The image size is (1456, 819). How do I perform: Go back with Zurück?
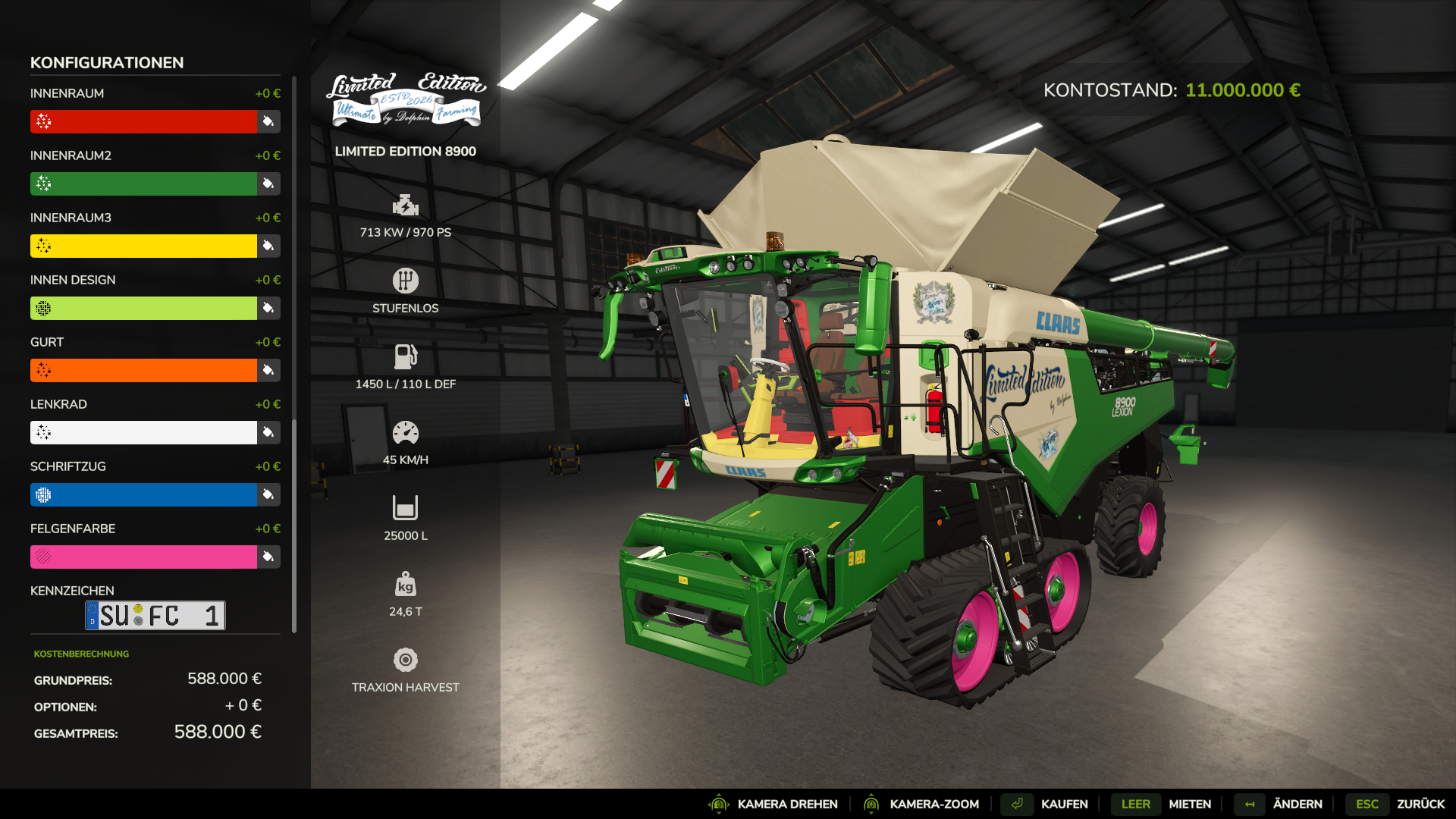pyautogui.click(x=1420, y=804)
